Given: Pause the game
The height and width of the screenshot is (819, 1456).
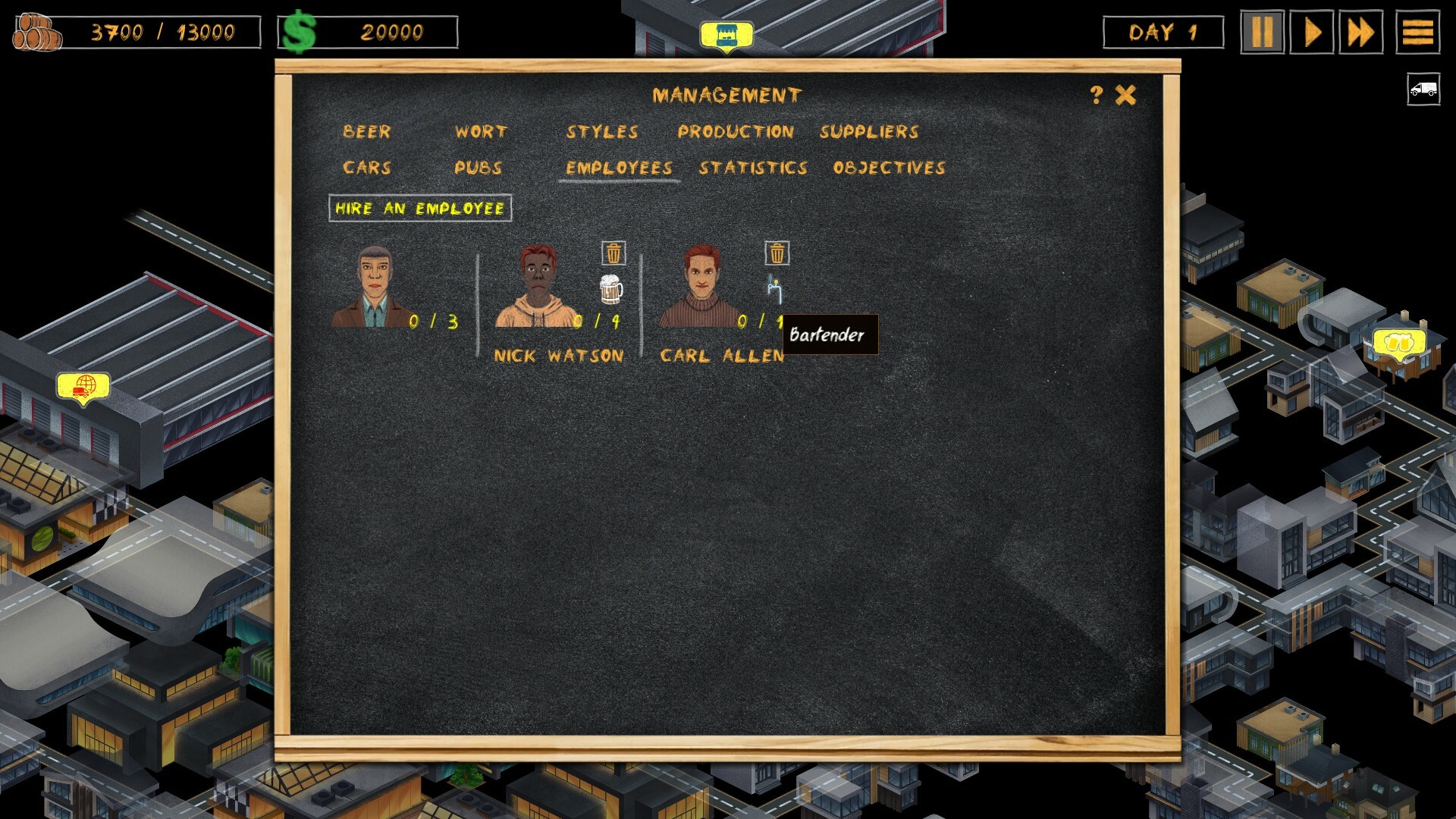Looking at the screenshot, I should click(1262, 32).
